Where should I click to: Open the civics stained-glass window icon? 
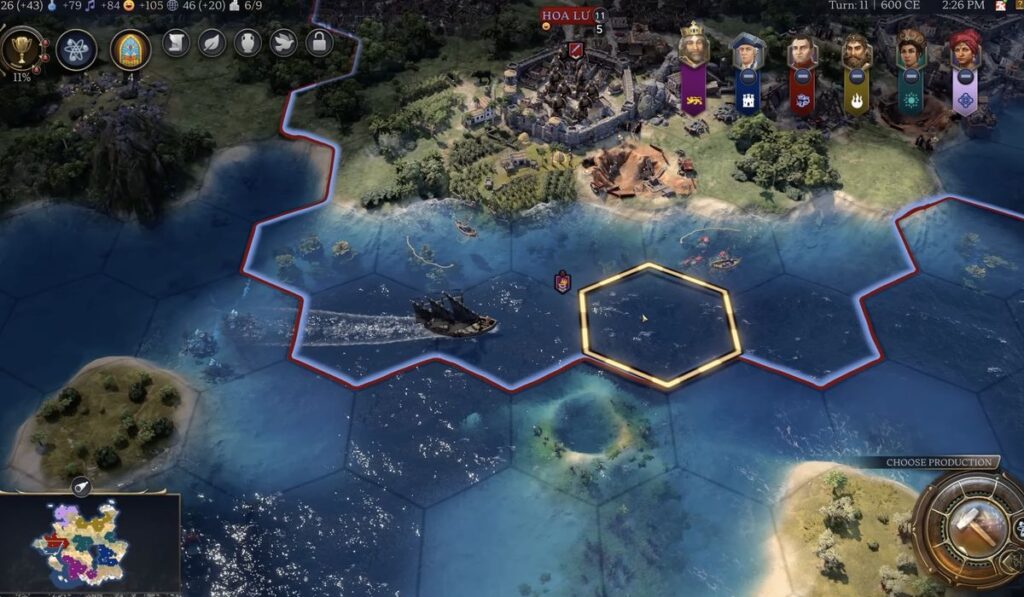pyautogui.click(x=130, y=49)
